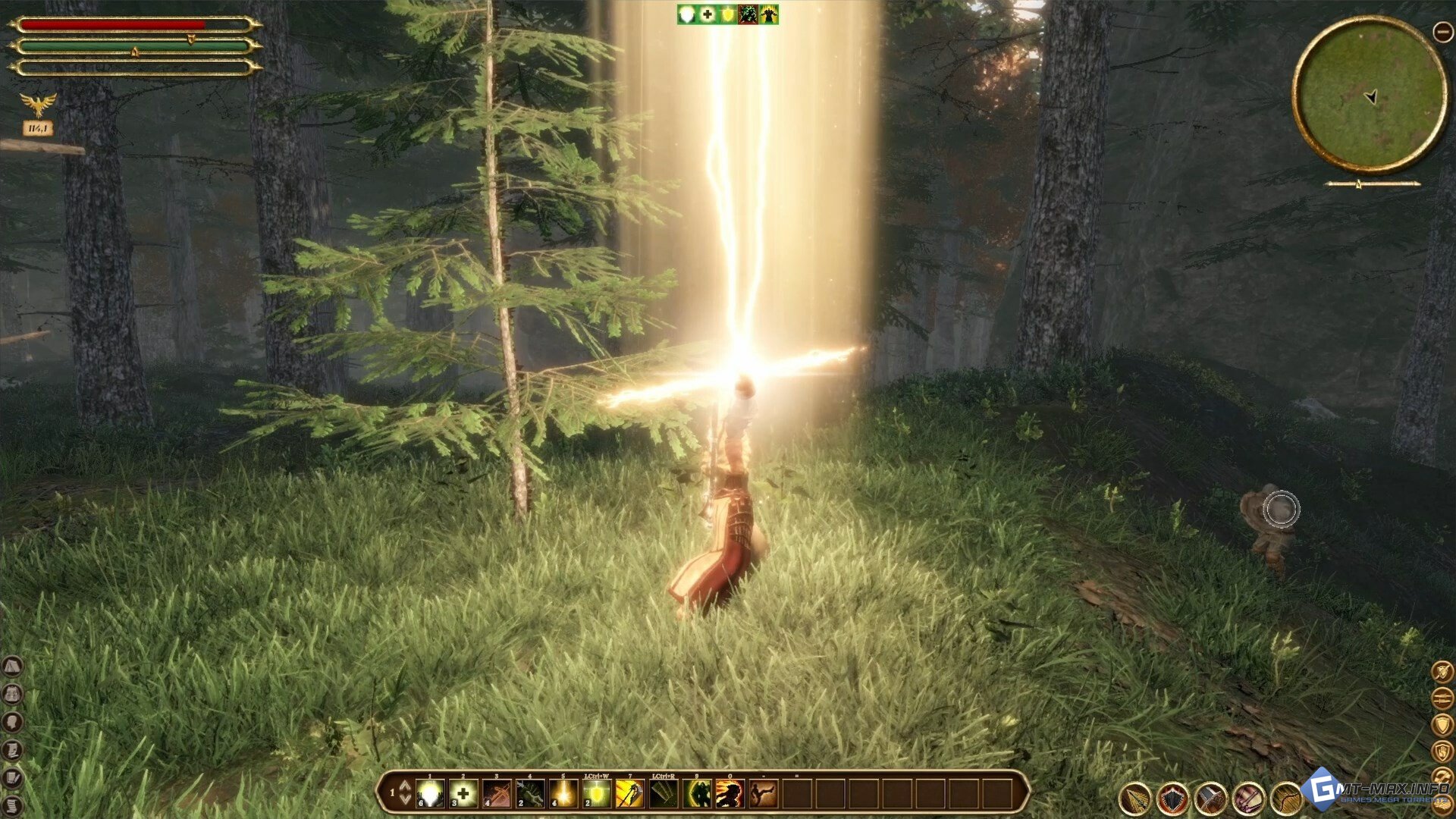Select the arrowhead stance round icon
The image size is (1456, 819).
click(x=1135, y=799)
